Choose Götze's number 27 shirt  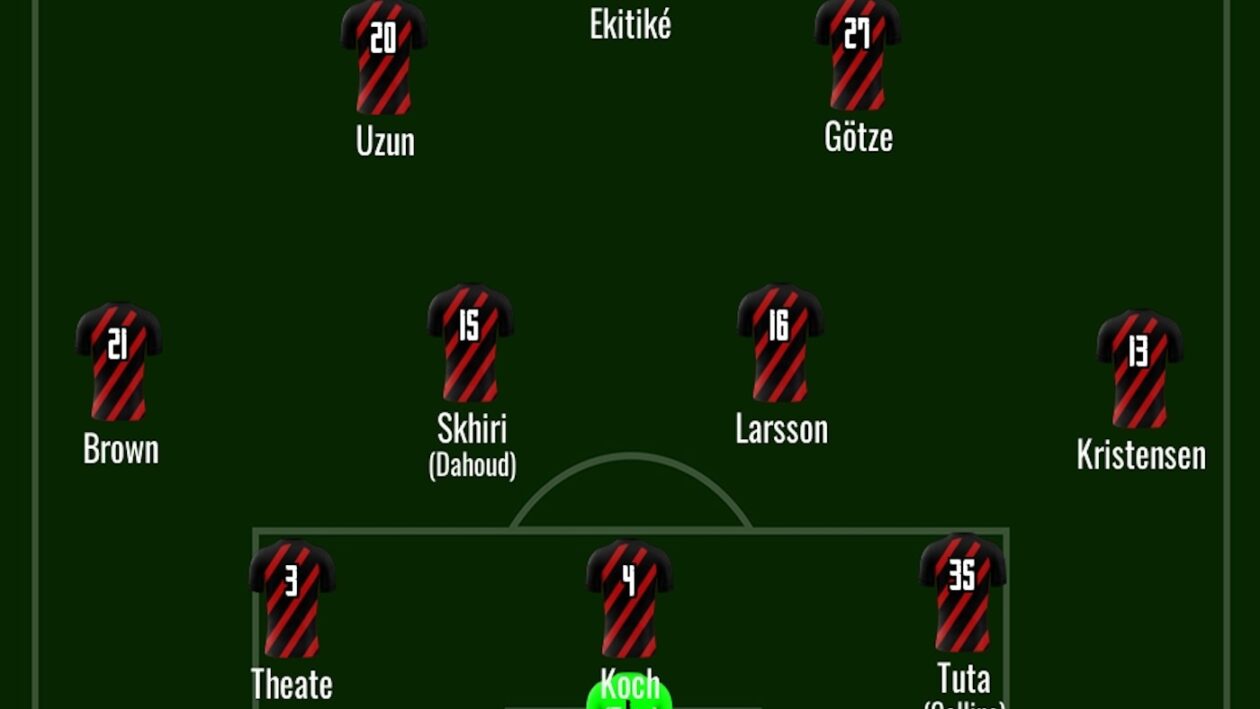tap(857, 54)
